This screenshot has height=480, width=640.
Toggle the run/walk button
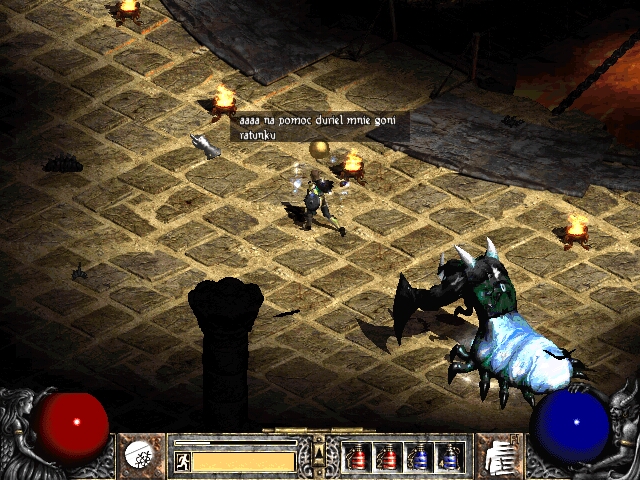pyautogui.click(x=182, y=461)
